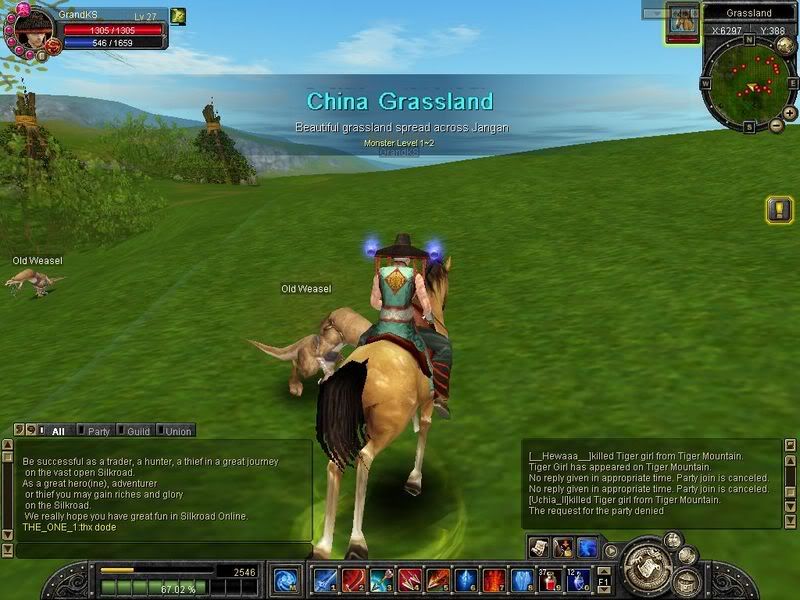Open the yellow exclamation alert notification
The image size is (800, 600).
click(779, 210)
